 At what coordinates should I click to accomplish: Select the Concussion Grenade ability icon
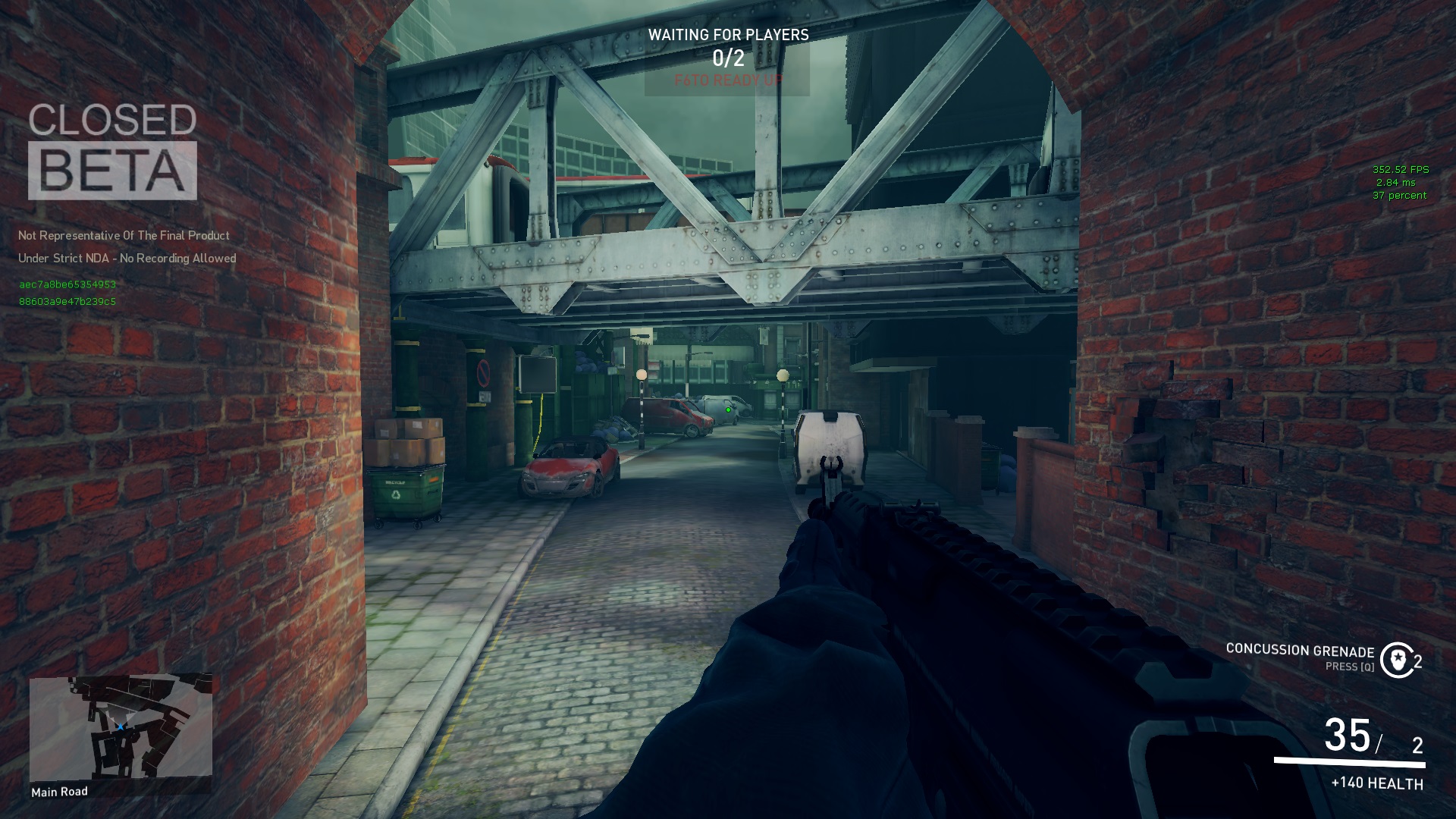point(1397,660)
